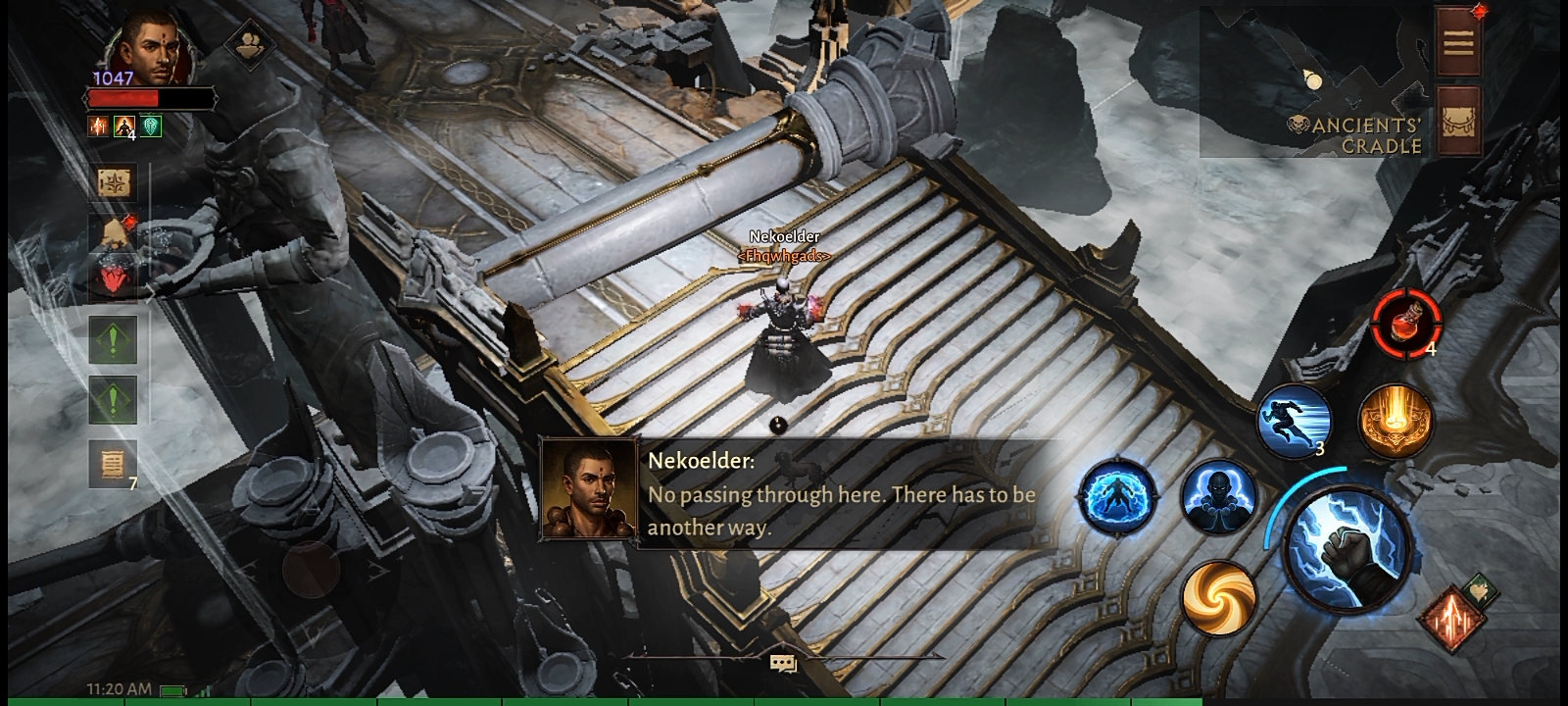1568x706 pixels.
Task: Activate the blue dashing runner skill
Action: pyautogui.click(x=1294, y=421)
